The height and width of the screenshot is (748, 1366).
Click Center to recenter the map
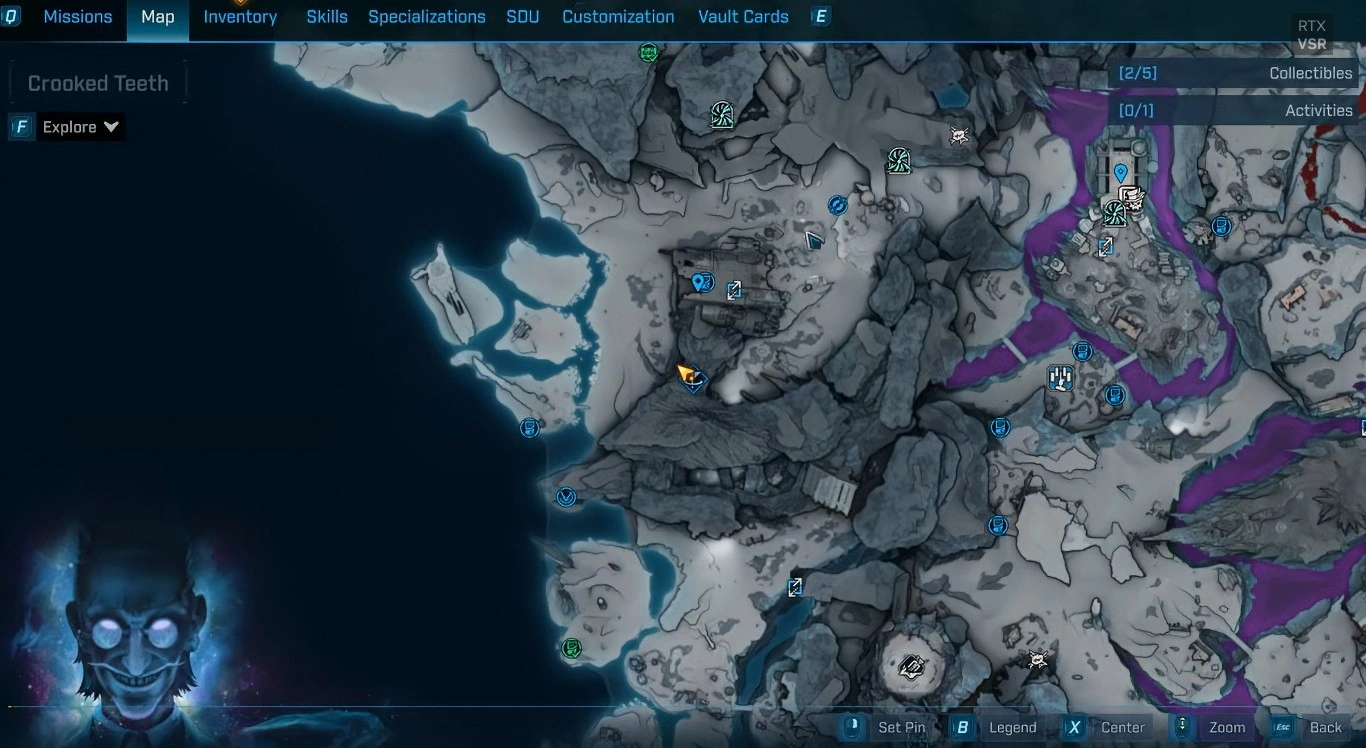pyautogui.click(x=1123, y=728)
